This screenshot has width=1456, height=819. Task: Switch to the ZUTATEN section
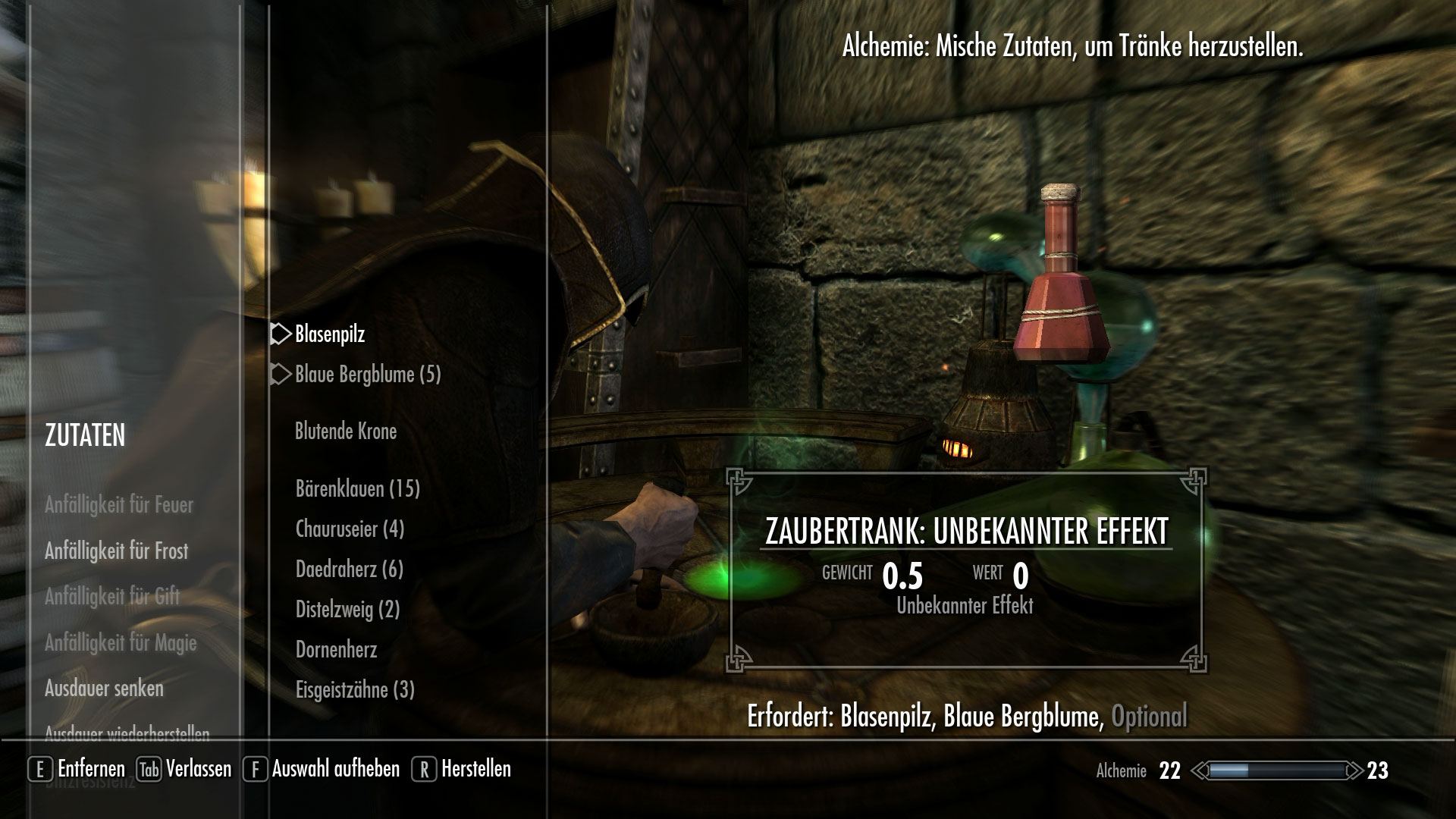85,435
